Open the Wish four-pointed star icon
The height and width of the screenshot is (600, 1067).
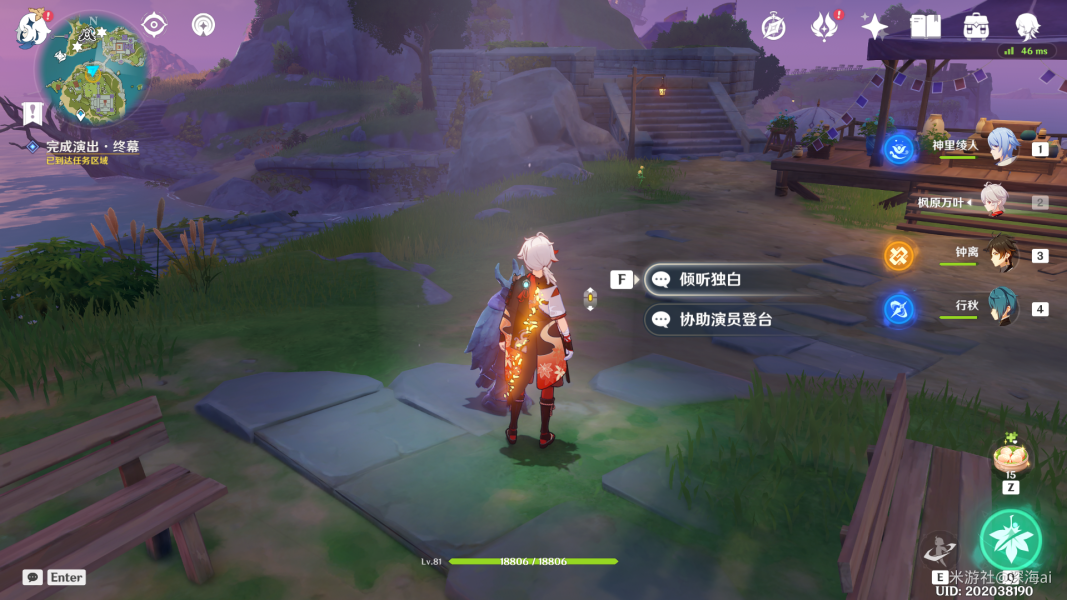tap(874, 27)
